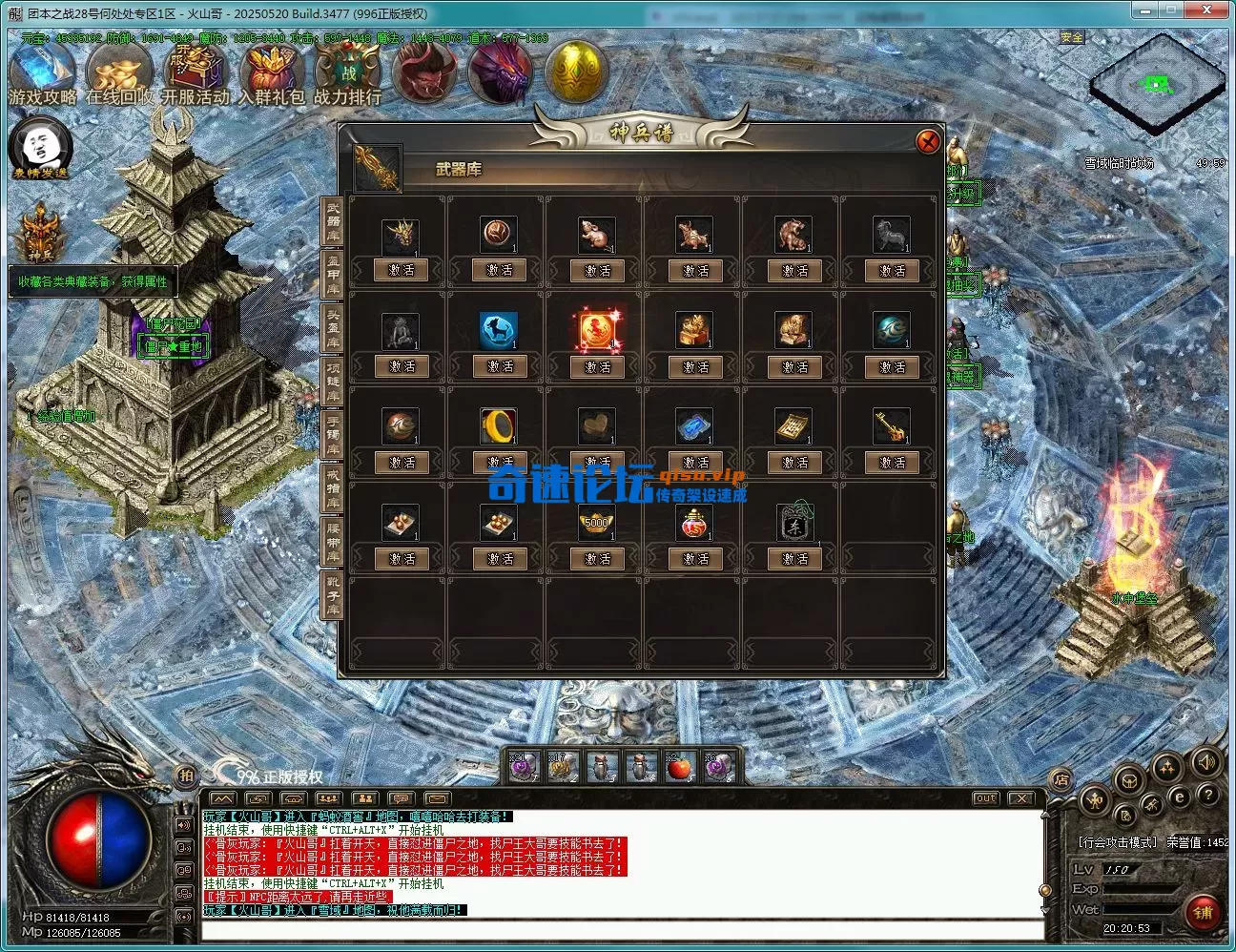Mute game sound with the speaker toggle
Screen dimensions: 1236x952
pos(1207,763)
